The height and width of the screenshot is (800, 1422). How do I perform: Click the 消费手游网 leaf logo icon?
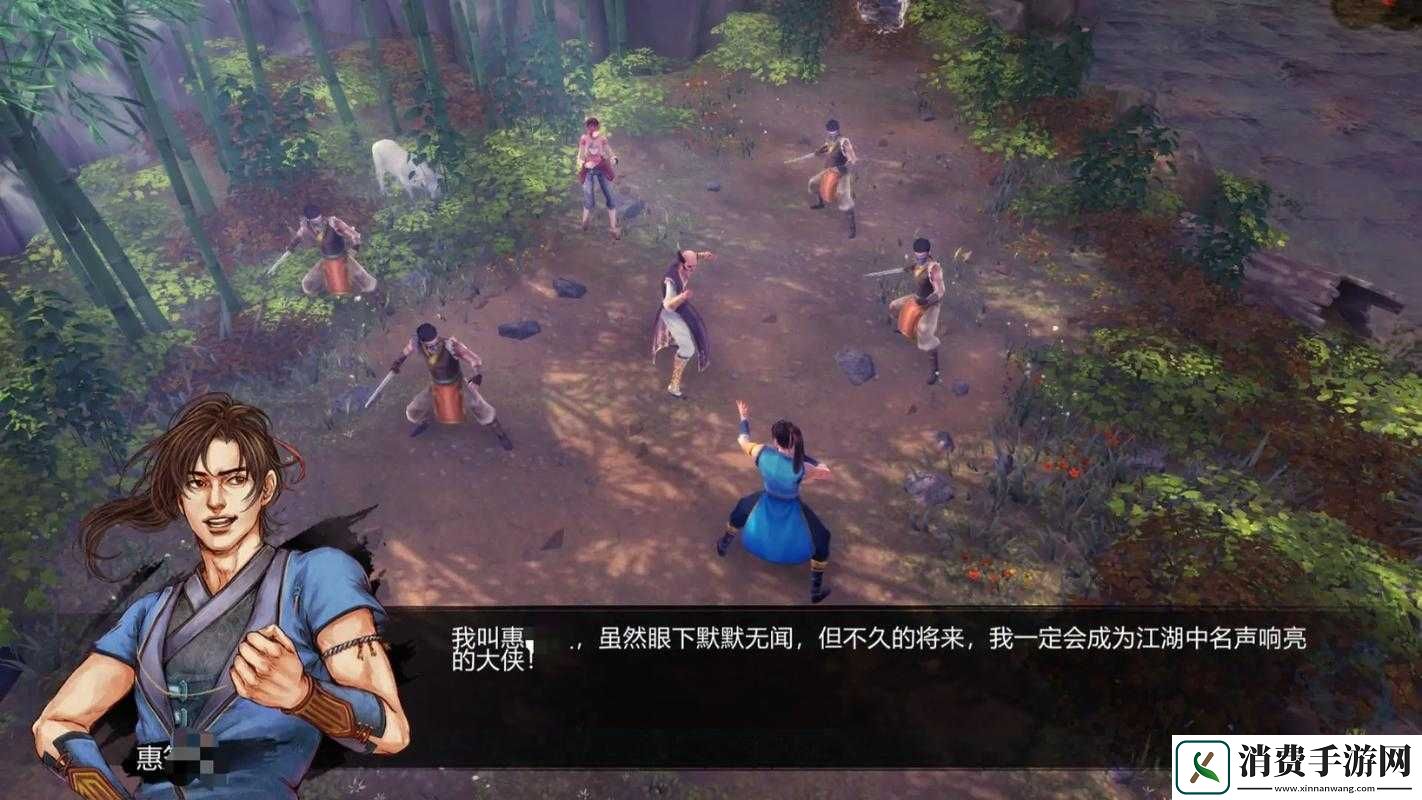[1203, 766]
